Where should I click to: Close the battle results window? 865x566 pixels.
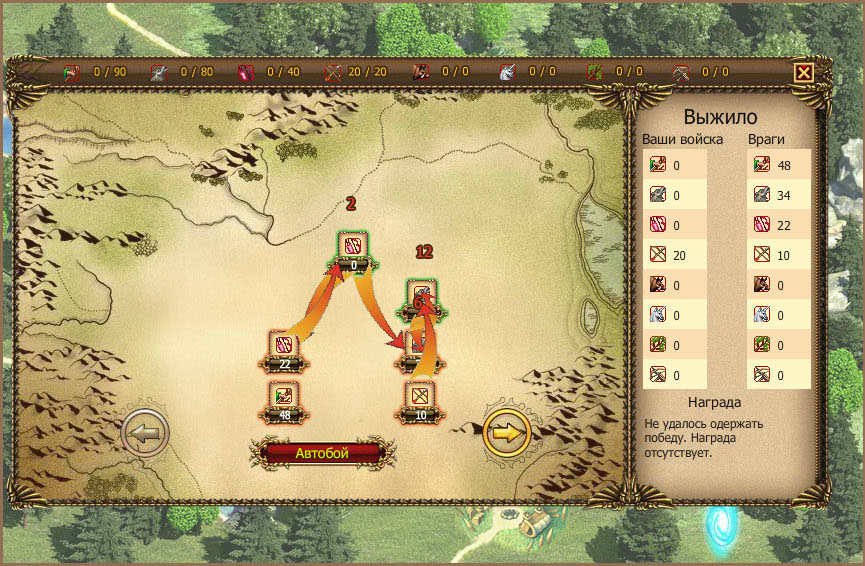click(x=802, y=73)
